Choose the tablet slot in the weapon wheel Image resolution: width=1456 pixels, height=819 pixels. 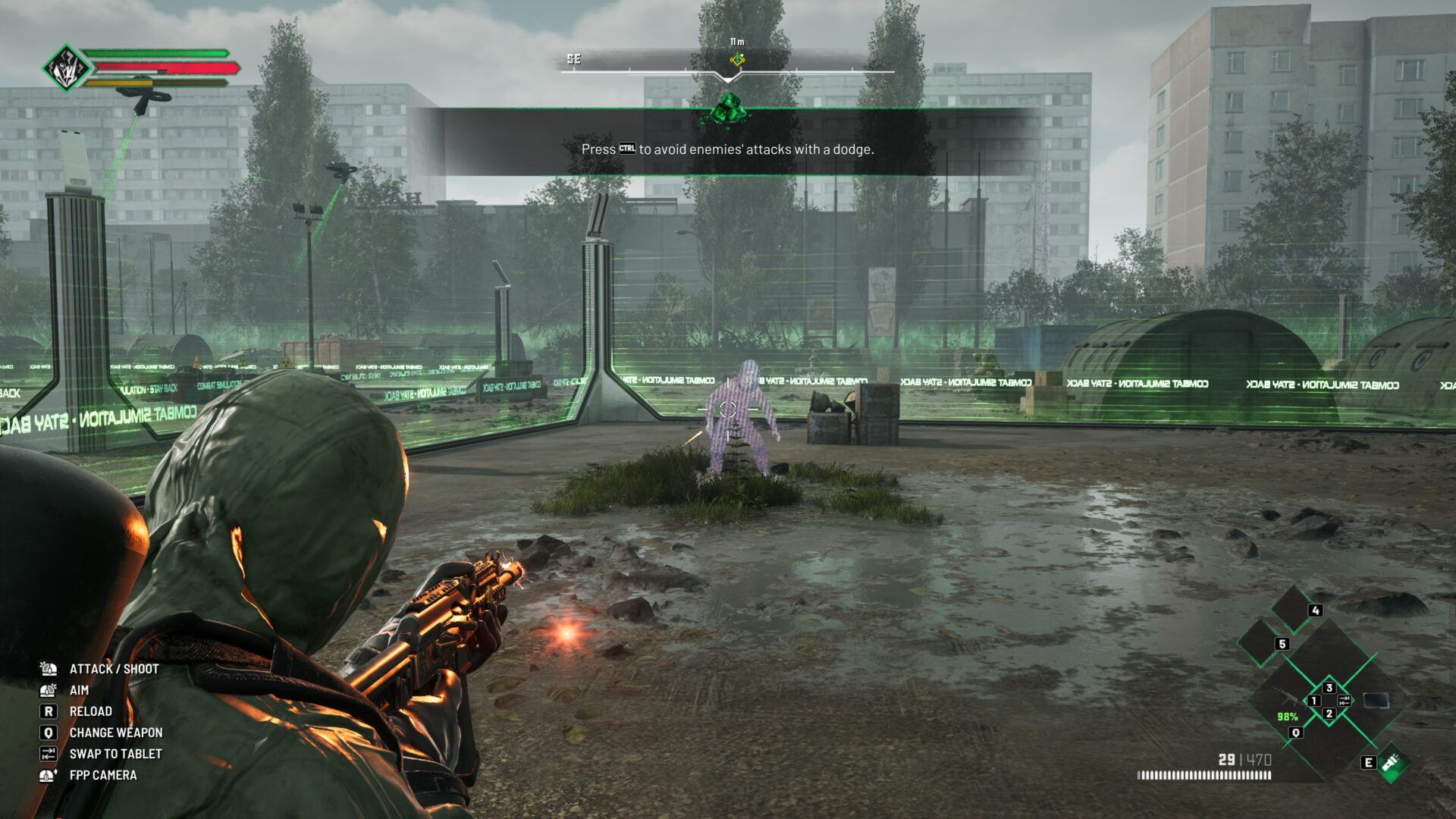[1376, 700]
